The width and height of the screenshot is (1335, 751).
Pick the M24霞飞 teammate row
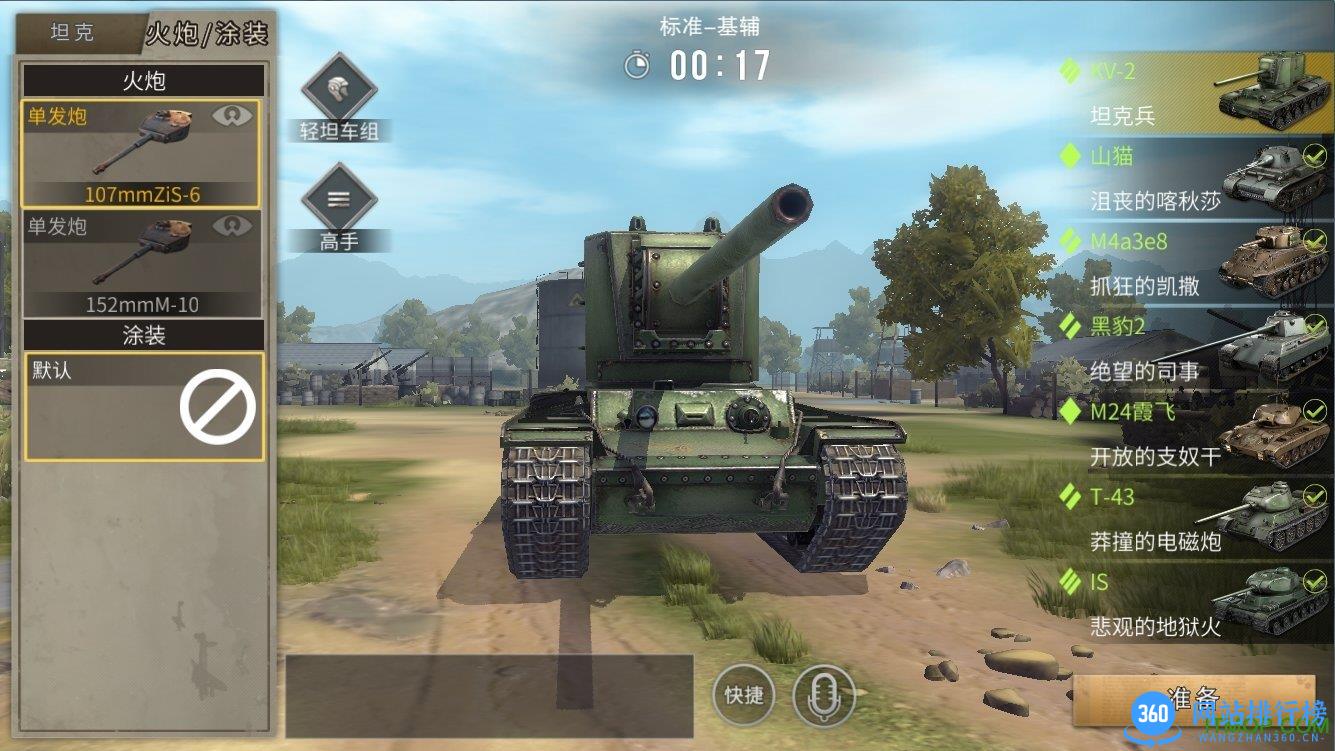coord(1195,433)
